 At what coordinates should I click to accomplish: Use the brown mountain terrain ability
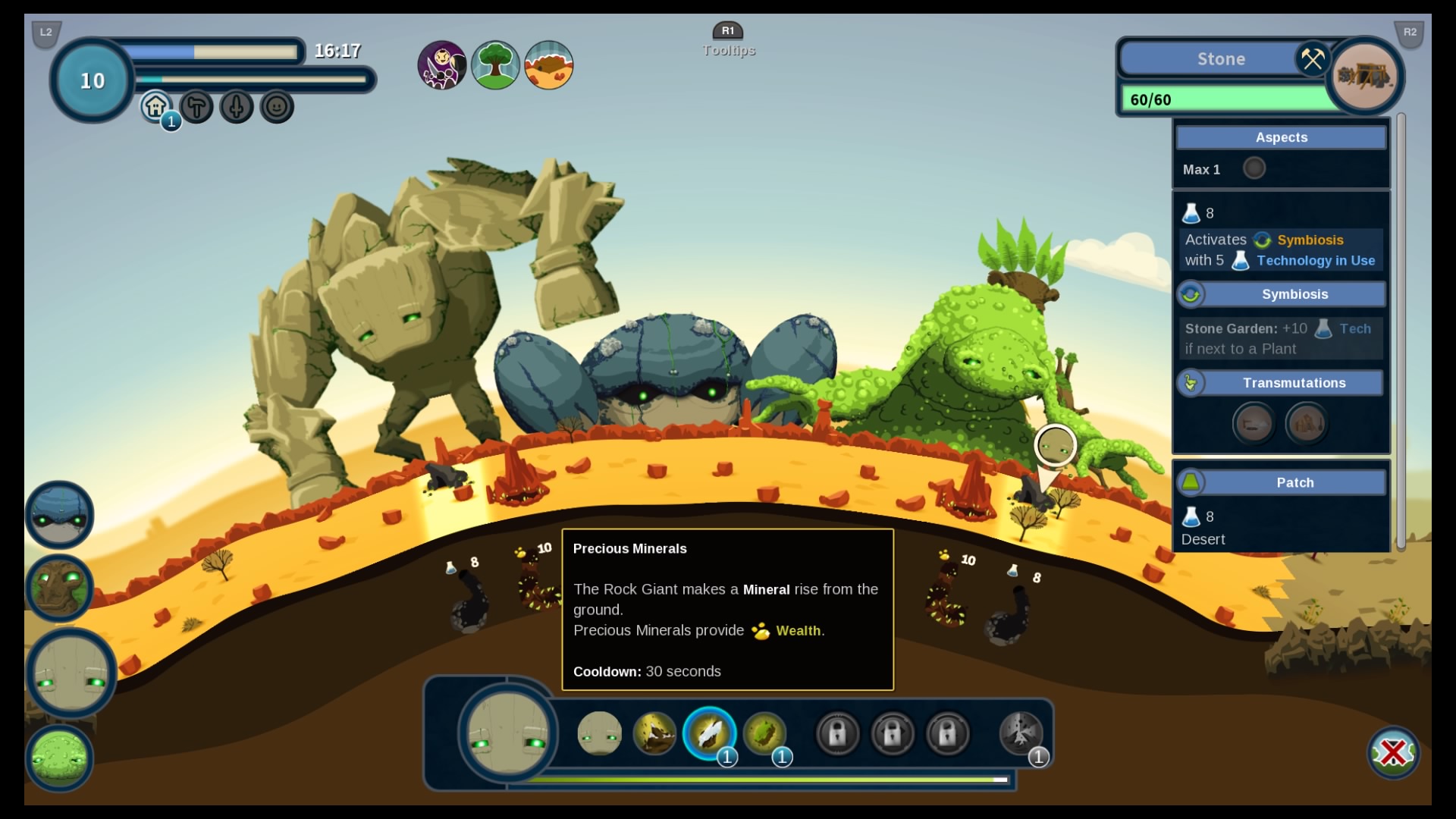pyautogui.click(x=654, y=733)
